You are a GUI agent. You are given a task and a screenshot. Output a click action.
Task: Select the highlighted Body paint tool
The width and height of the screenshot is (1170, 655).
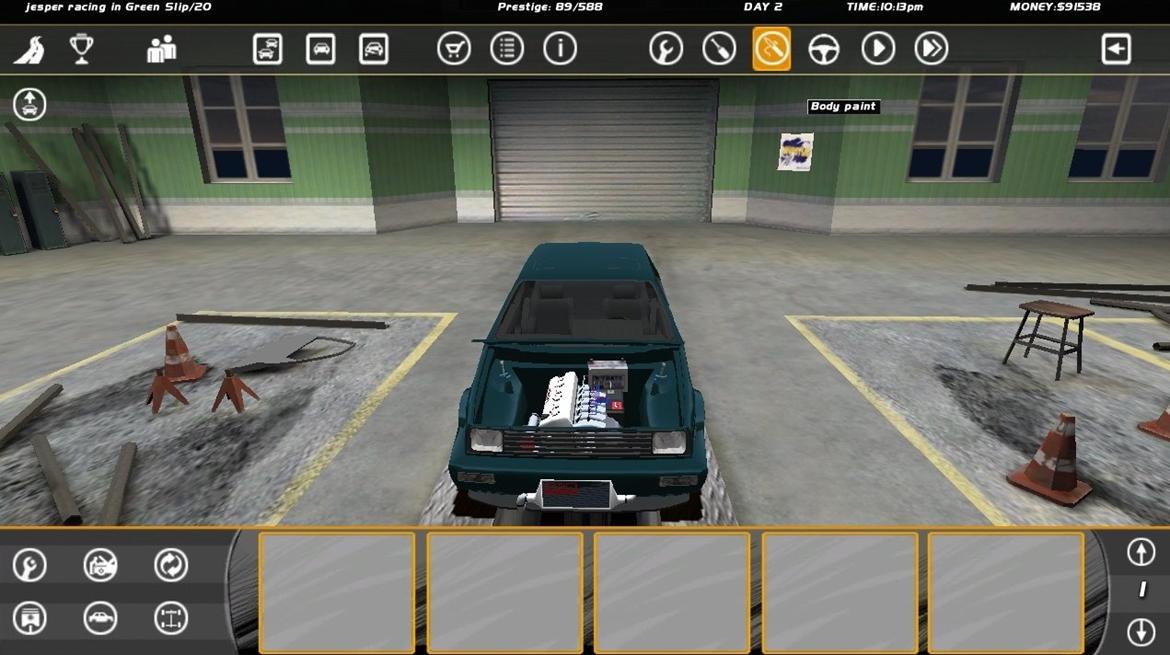771,49
